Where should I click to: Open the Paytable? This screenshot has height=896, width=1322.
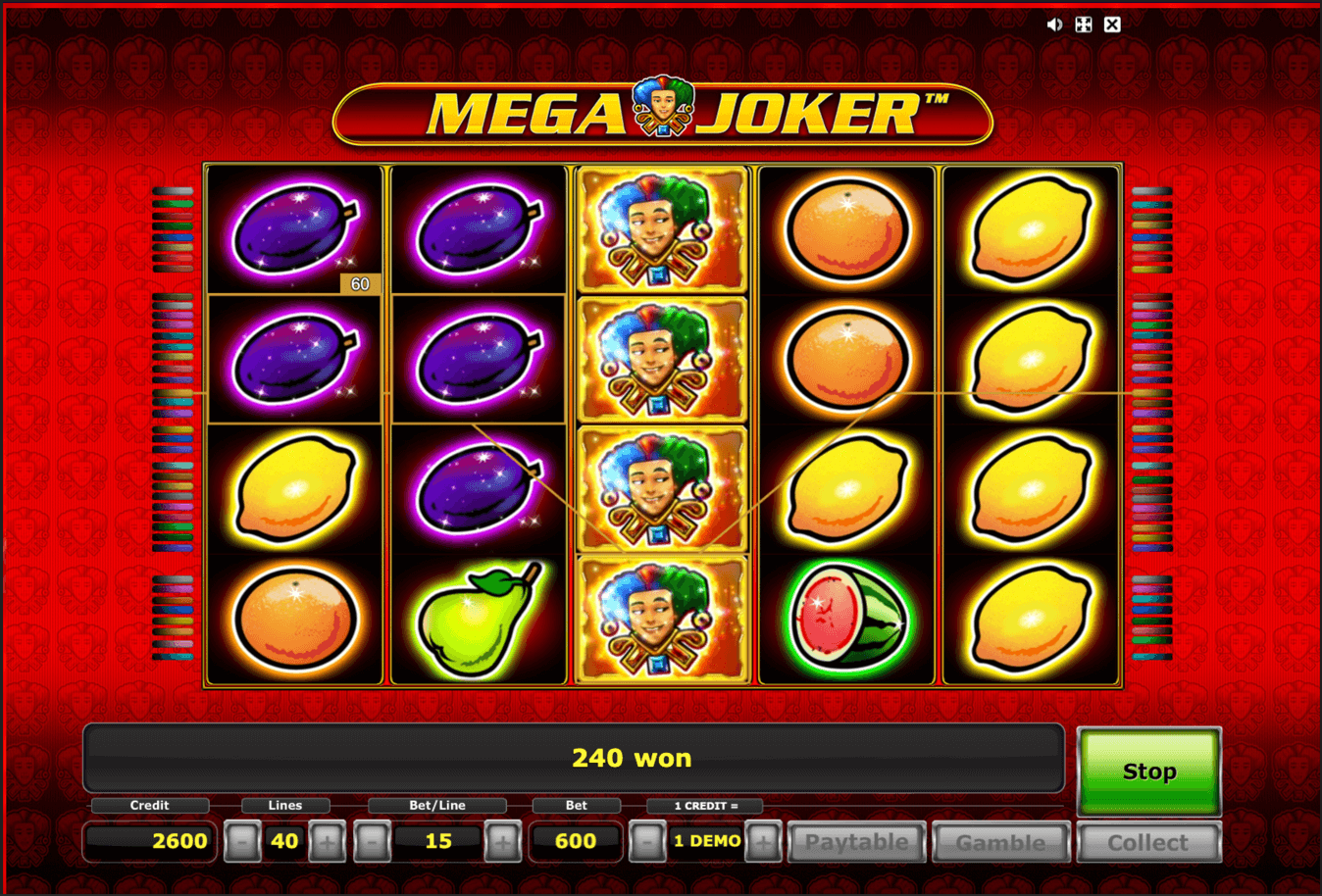[x=856, y=842]
